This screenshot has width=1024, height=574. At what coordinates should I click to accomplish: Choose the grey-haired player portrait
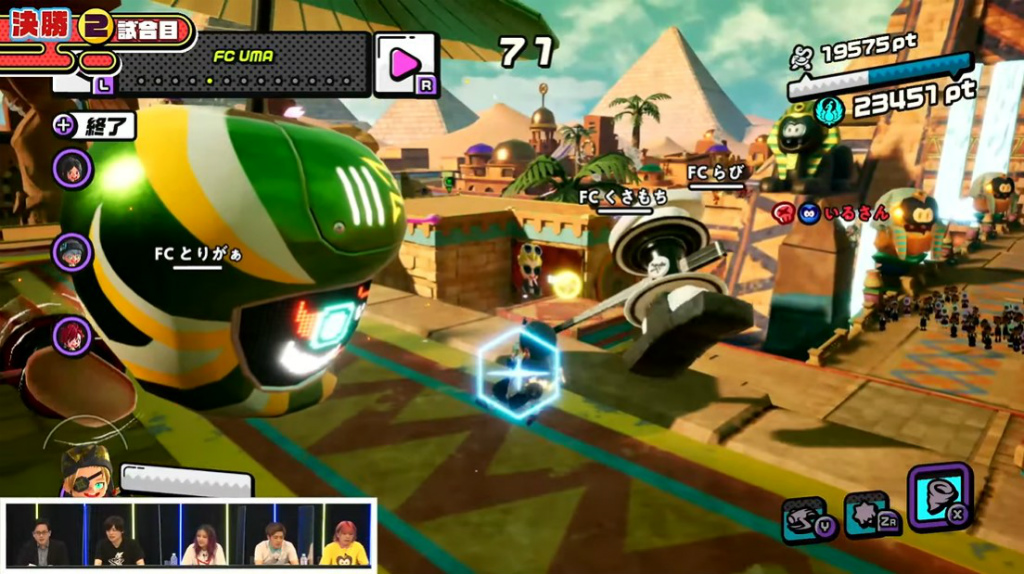pos(73,252)
